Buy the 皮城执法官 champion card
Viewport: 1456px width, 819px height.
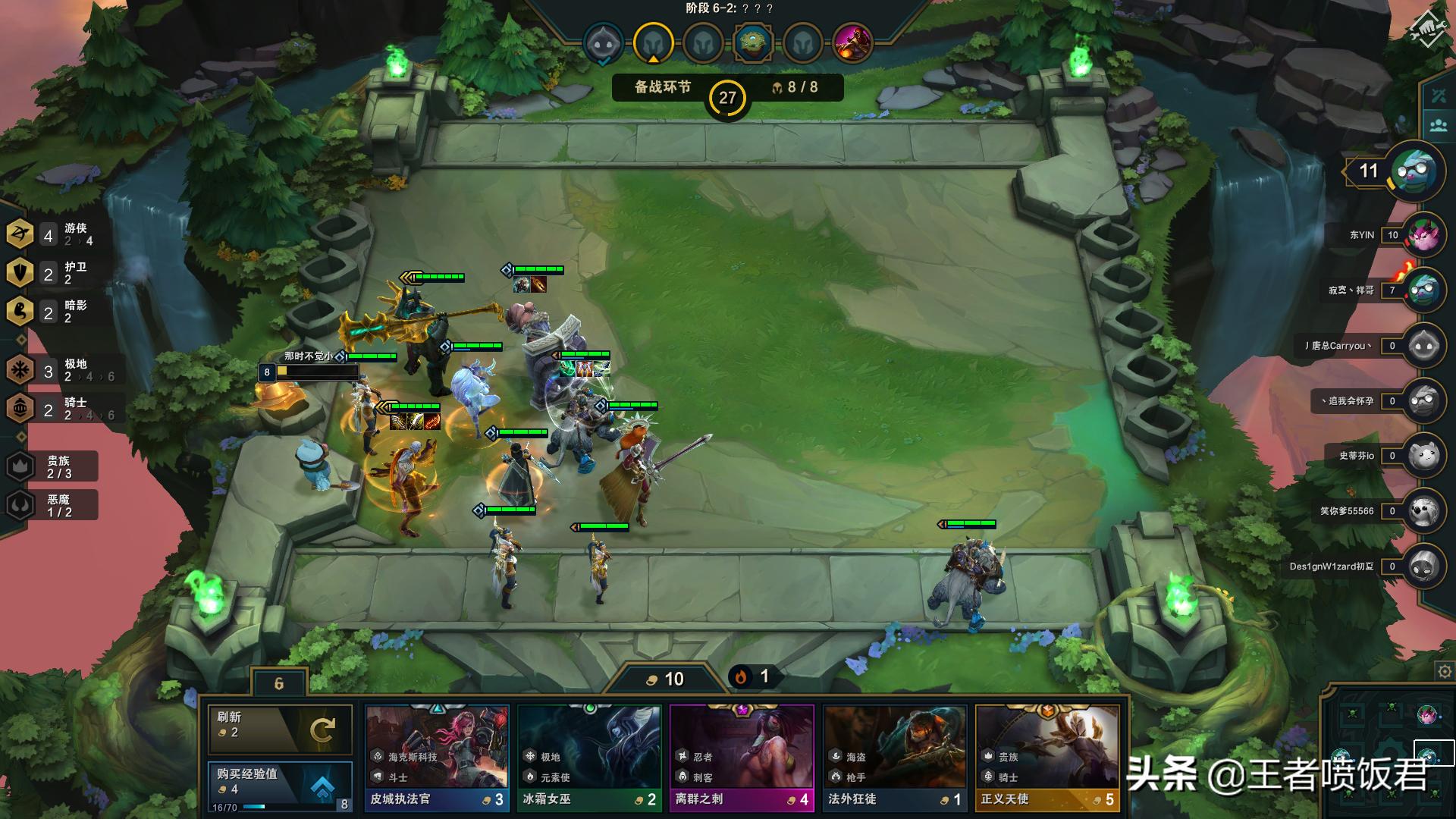(x=437, y=758)
